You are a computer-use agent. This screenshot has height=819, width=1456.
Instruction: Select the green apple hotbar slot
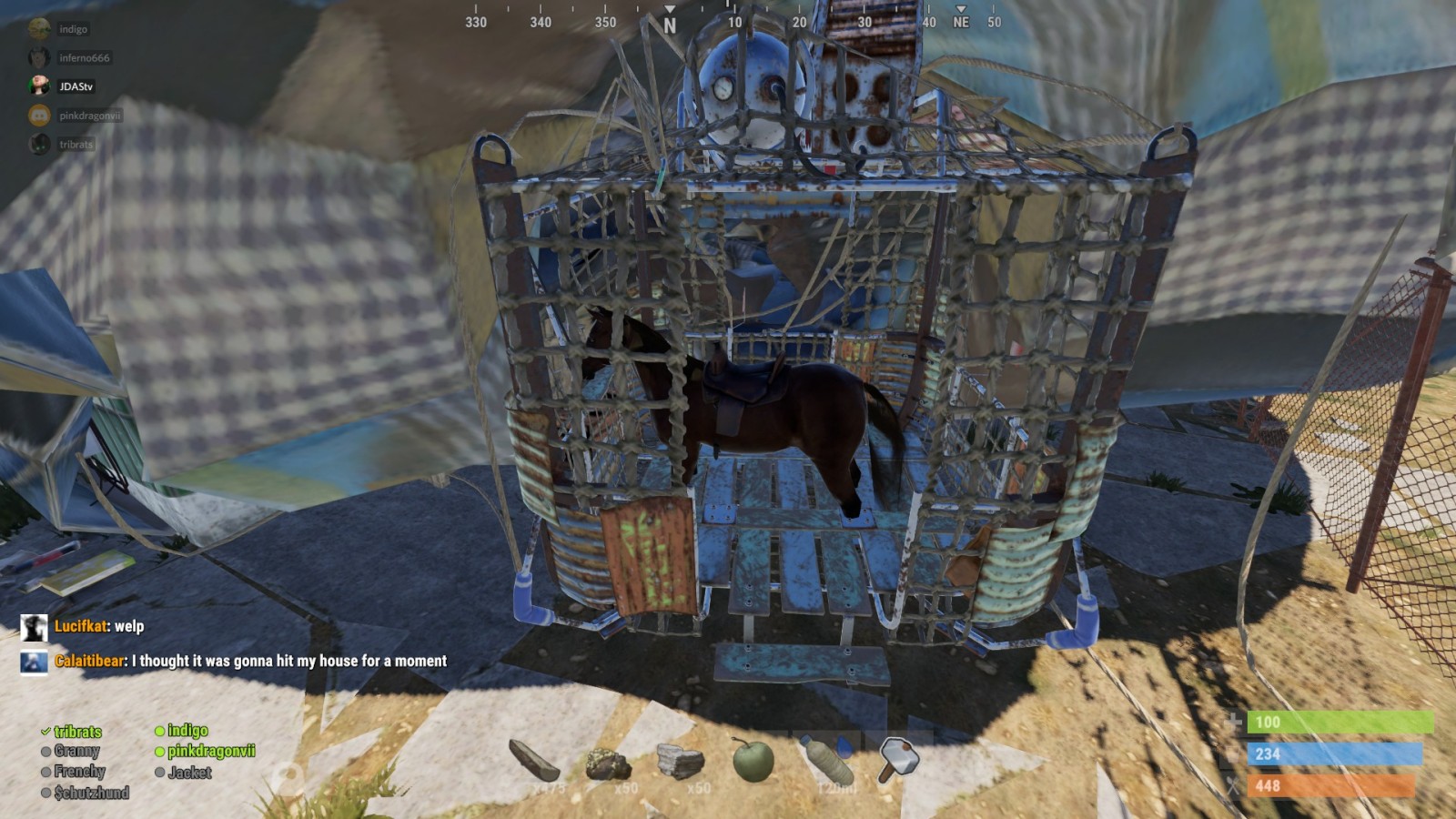click(x=753, y=761)
